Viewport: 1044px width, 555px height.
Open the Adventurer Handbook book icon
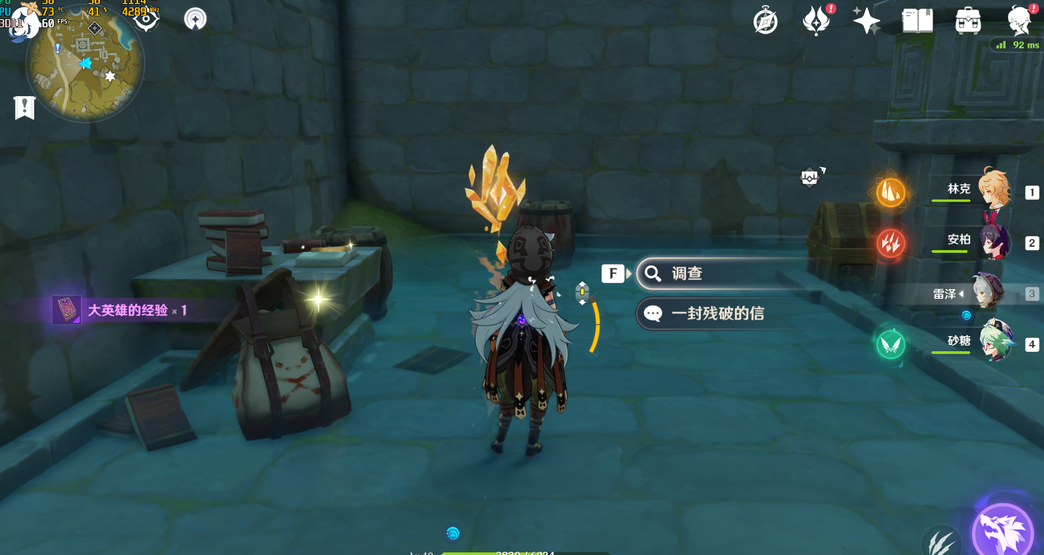[917, 21]
